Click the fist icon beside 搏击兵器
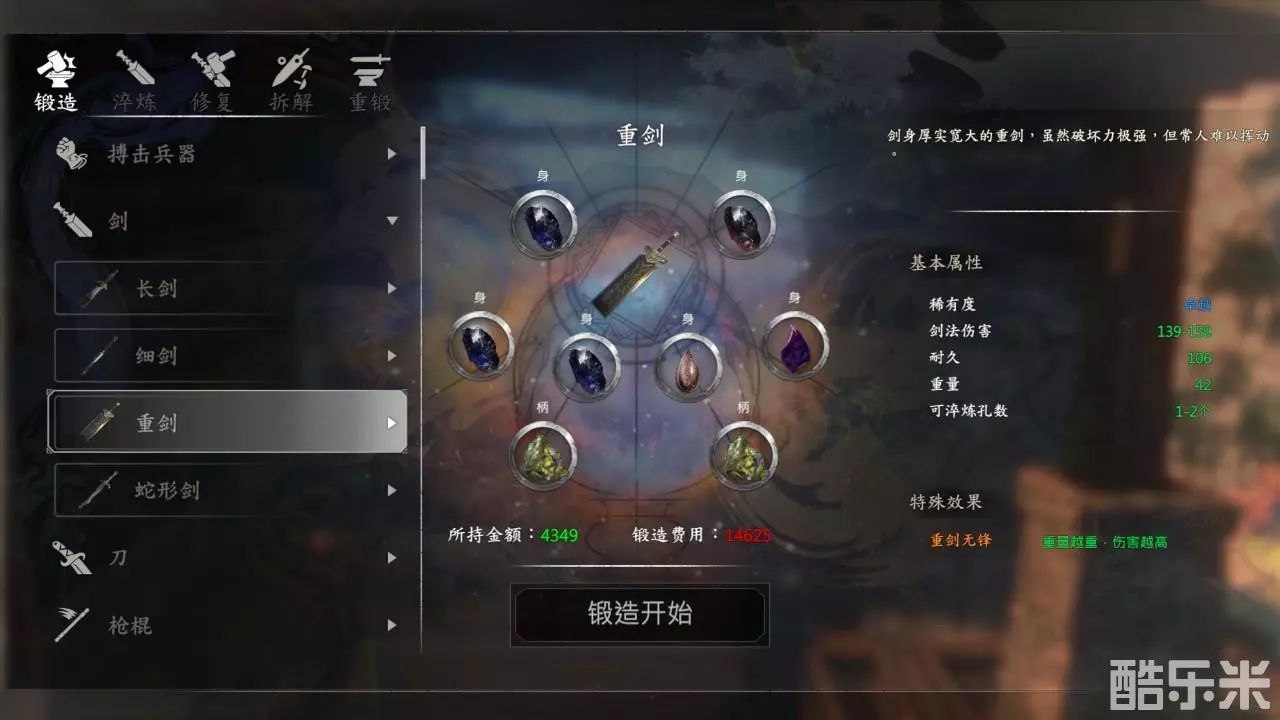The height and width of the screenshot is (720, 1280). coord(70,152)
